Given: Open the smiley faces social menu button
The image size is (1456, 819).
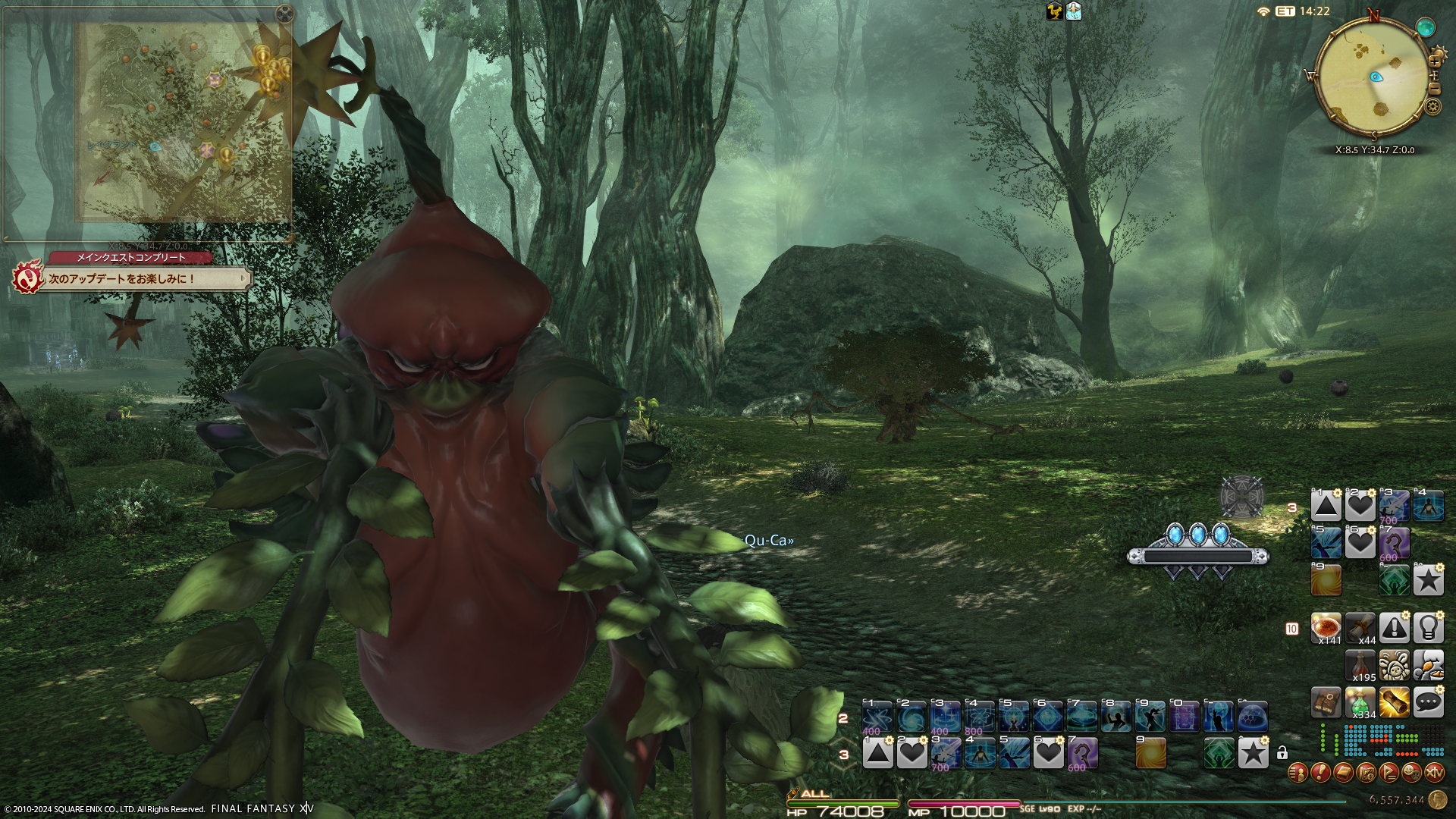Looking at the screenshot, I should (x=1411, y=773).
